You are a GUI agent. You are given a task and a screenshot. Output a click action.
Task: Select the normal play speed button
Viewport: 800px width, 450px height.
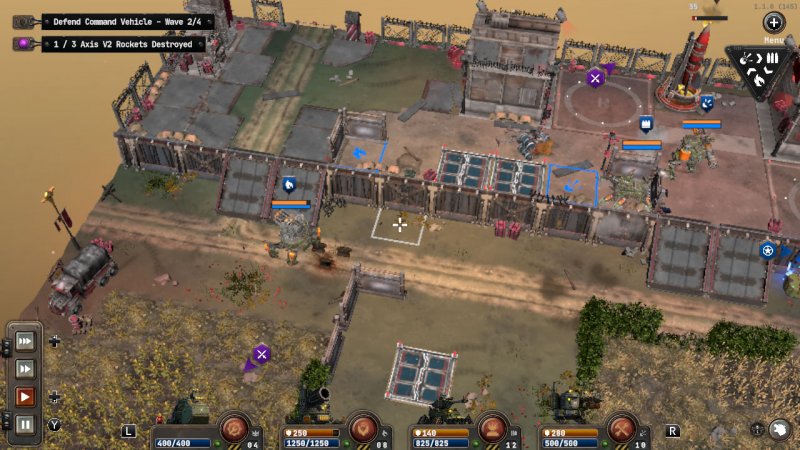coord(25,396)
